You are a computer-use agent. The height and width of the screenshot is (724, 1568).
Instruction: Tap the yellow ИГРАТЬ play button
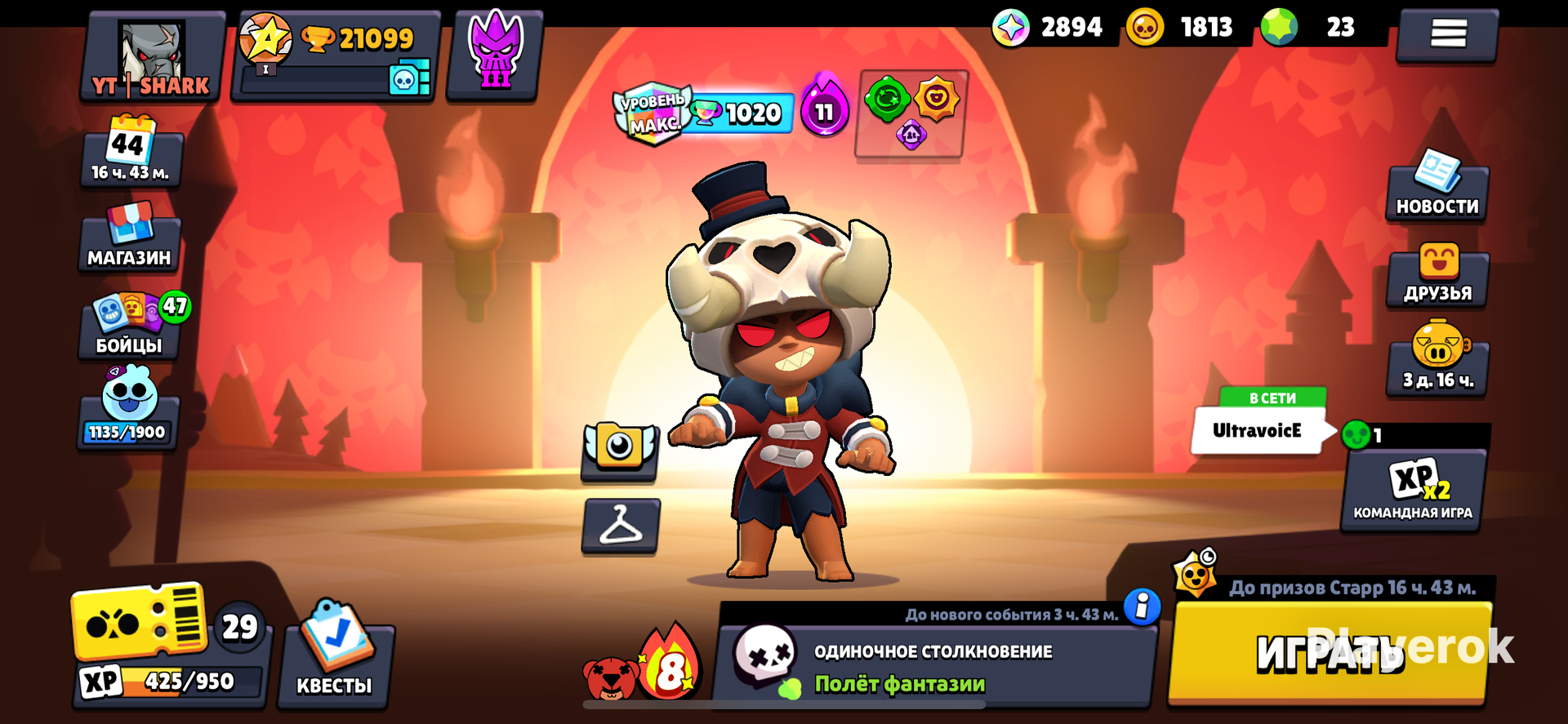[x=1329, y=653]
